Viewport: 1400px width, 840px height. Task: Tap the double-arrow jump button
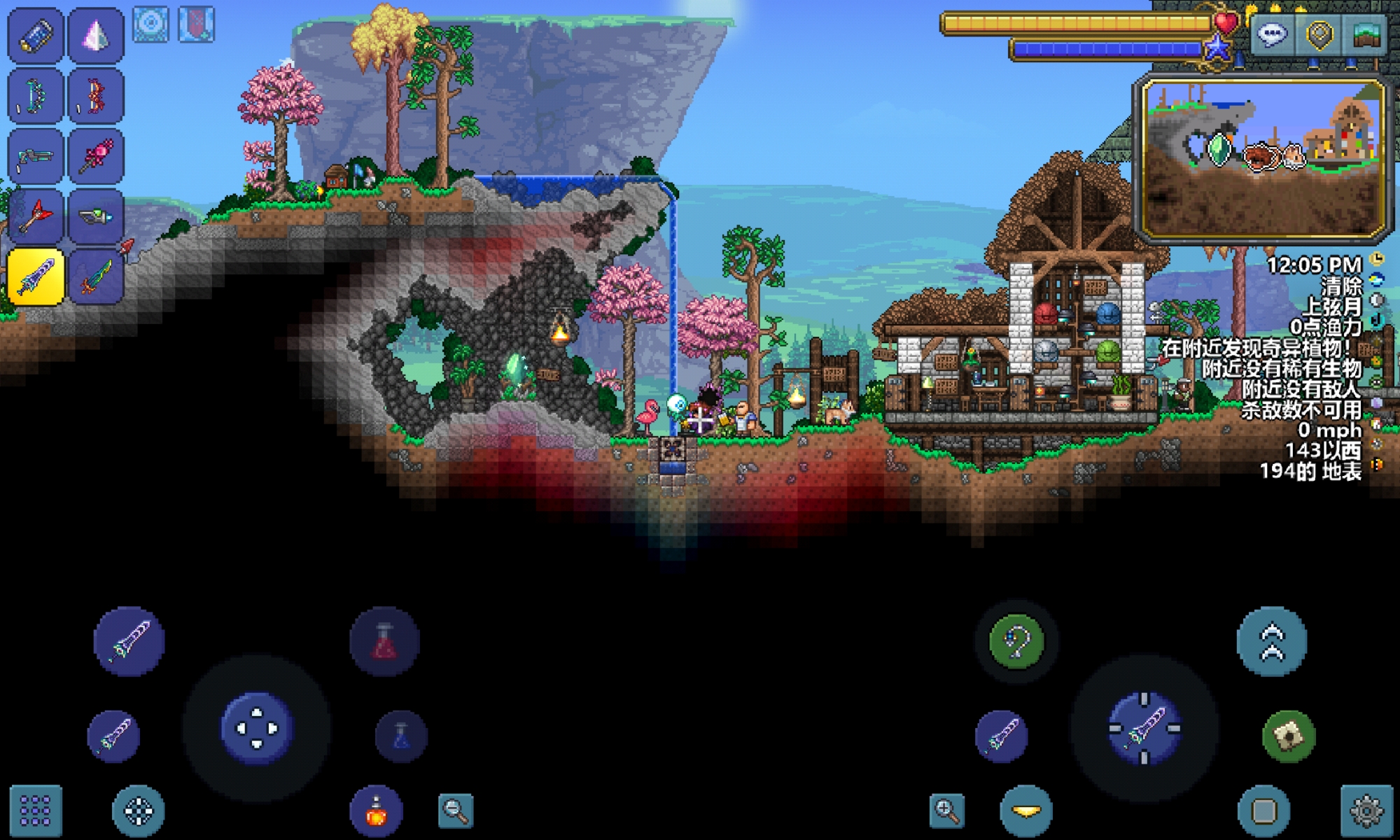(1272, 641)
